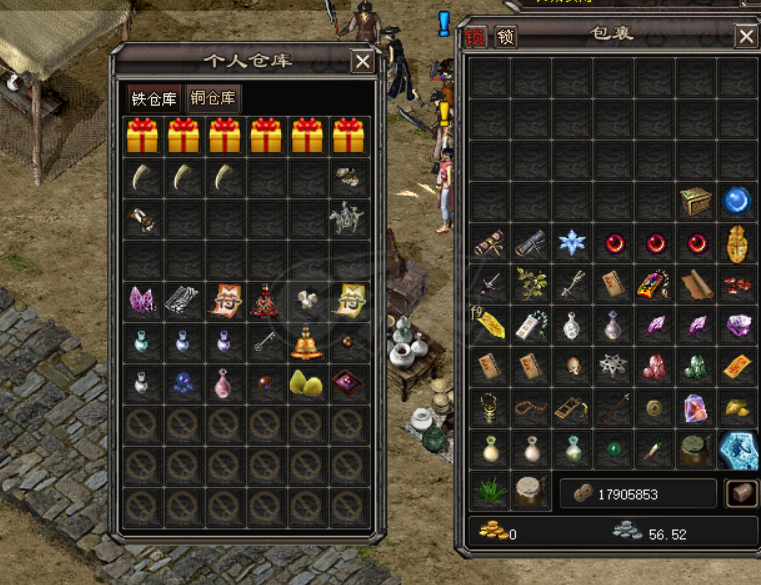
Task: Select the blue orb in the bag
Action: pos(738,201)
